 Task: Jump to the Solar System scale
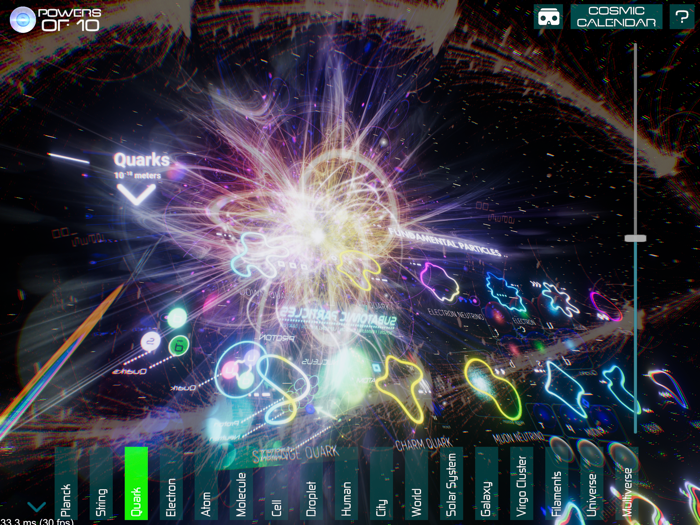point(451,484)
